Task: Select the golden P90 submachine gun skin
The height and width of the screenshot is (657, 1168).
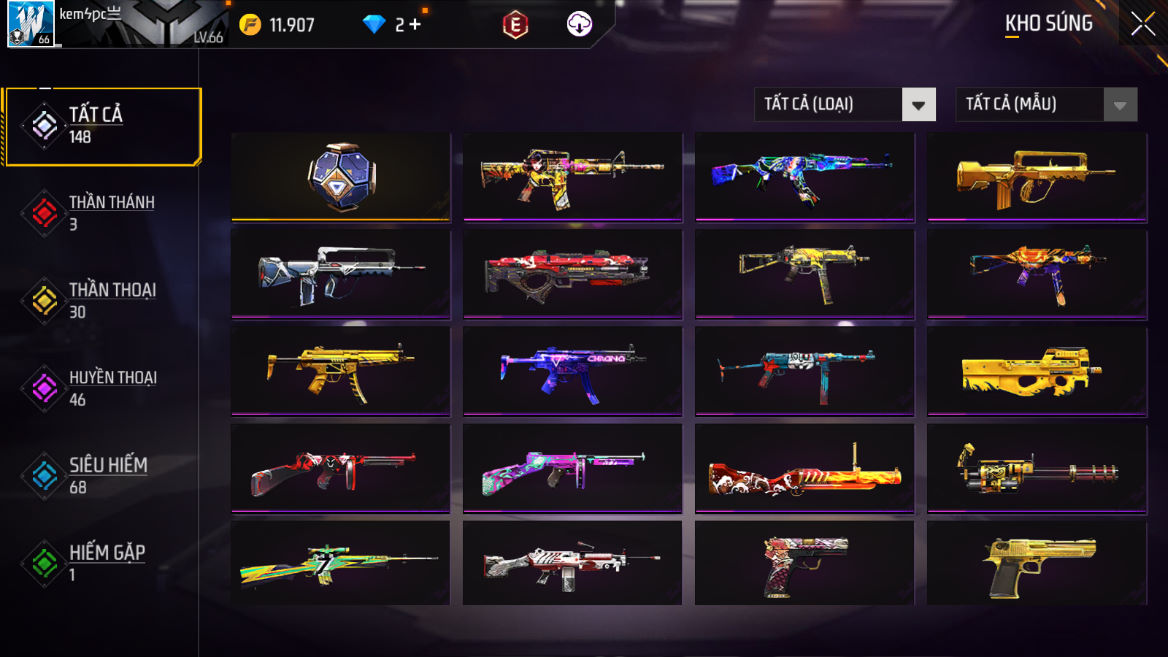Action: click(x=1036, y=370)
